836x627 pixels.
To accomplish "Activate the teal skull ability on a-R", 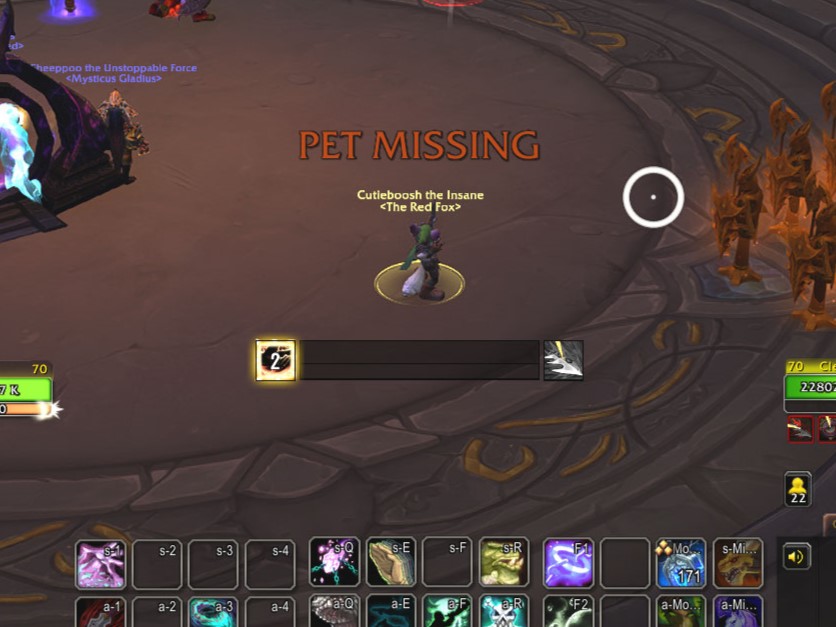I will coord(503,612).
